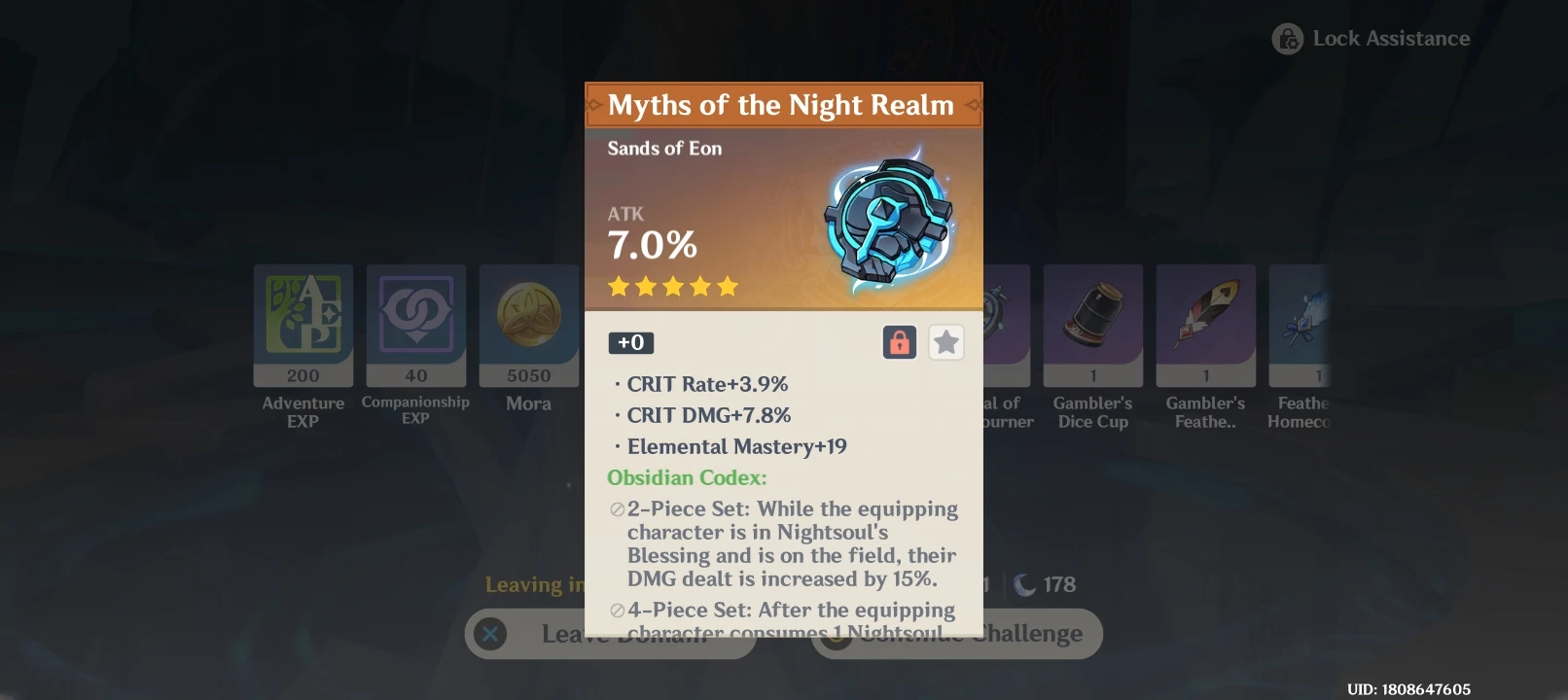Click the Obsidian Codex set name
1568x700 pixels.
coord(686,477)
